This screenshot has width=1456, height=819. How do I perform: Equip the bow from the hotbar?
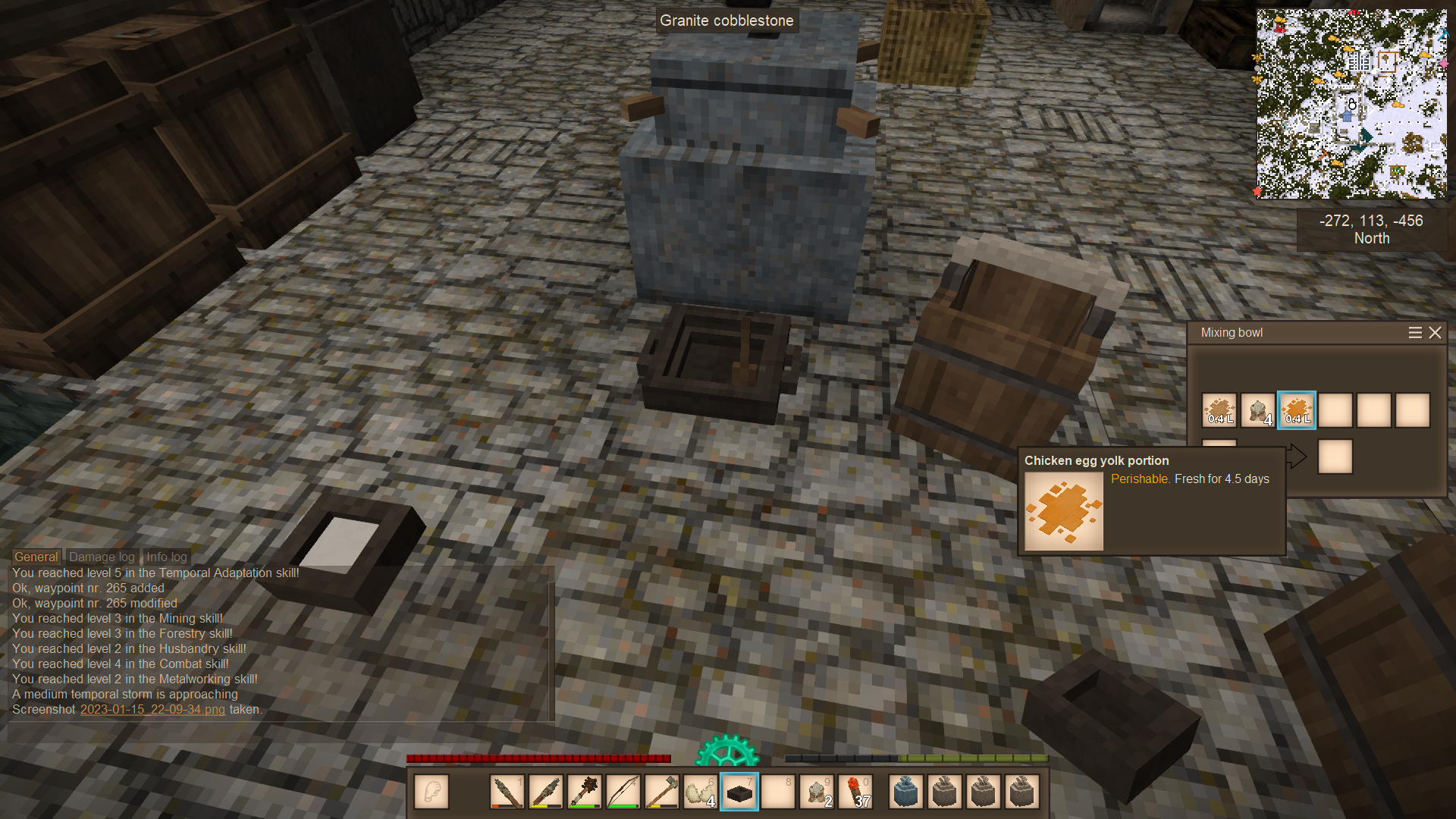[x=623, y=792]
